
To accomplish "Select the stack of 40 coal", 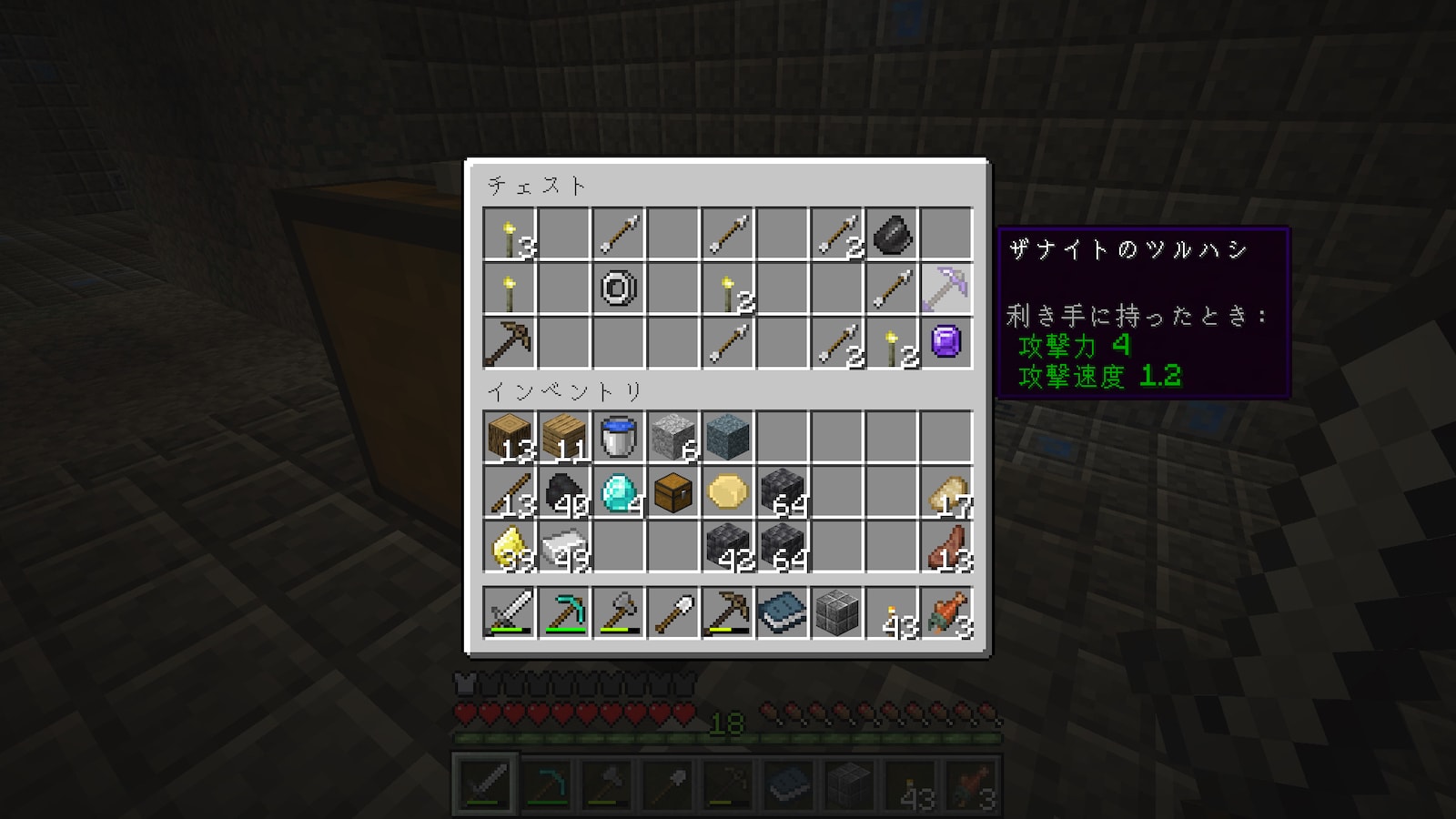I will point(563,492).
